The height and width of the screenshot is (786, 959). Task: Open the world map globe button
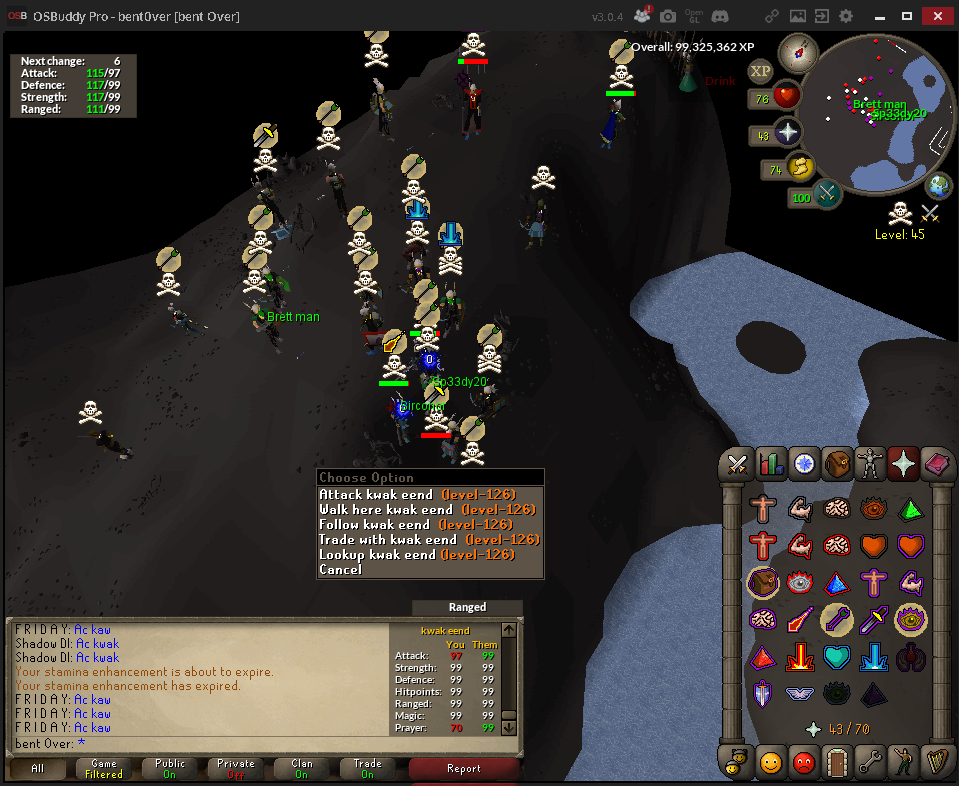coord(938,185)
